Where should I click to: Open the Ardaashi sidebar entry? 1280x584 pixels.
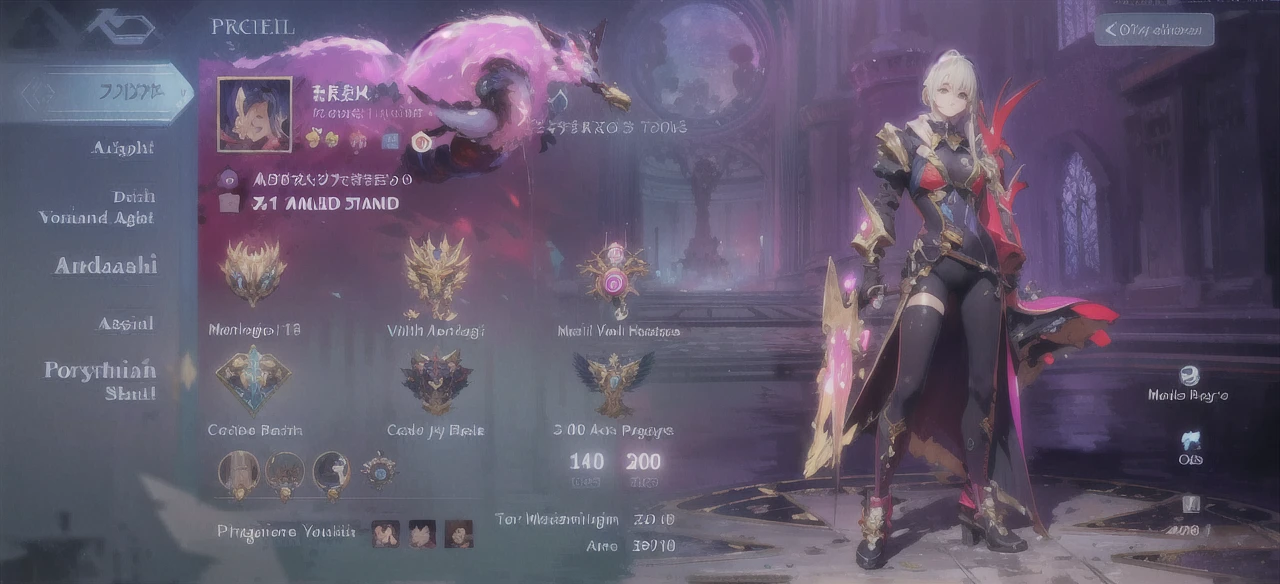pyautogui.click(x=106, y=266)
